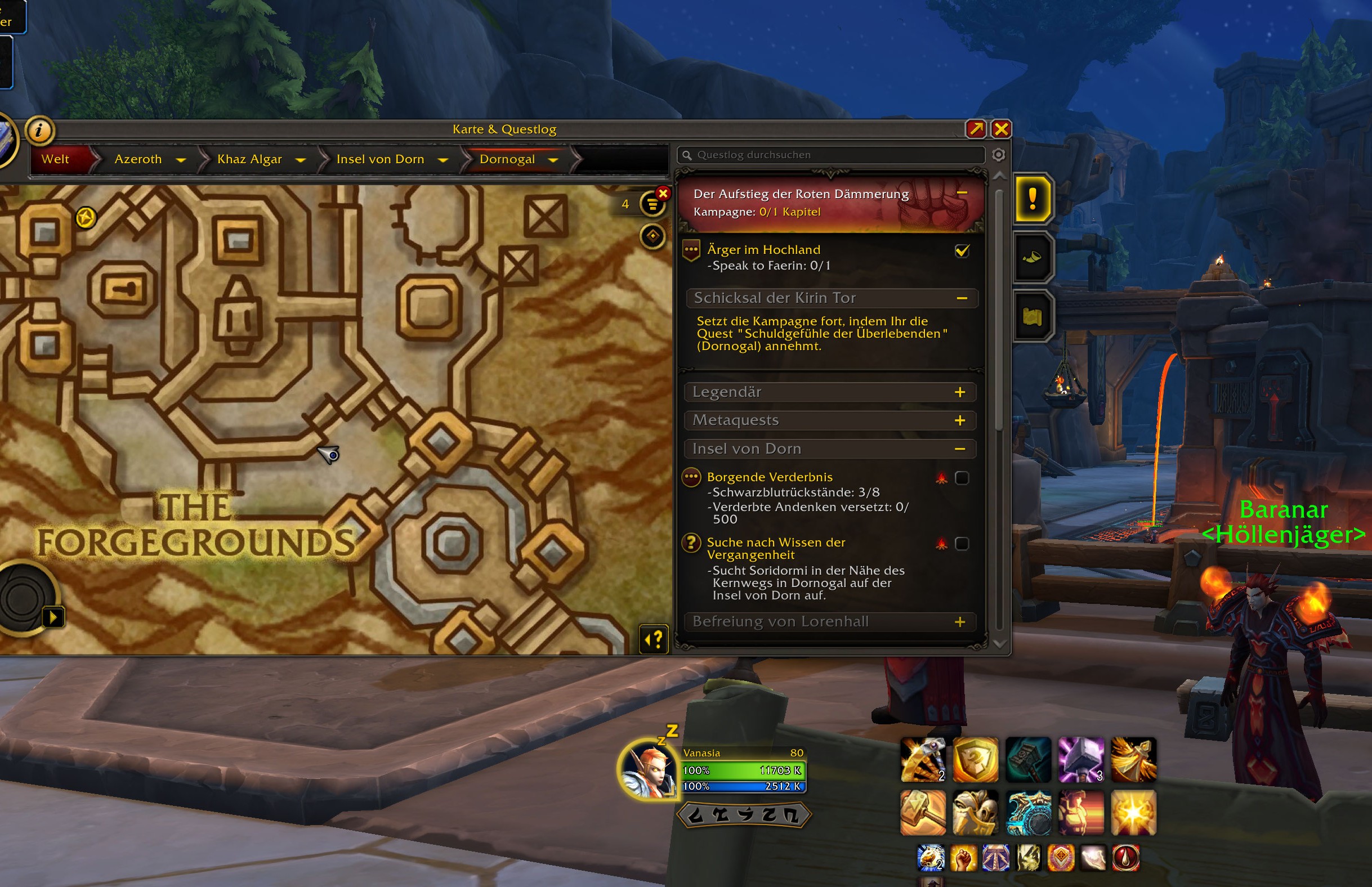Maximize the map with the arrow button
This screenshot has height=887, width=1372.
coord(976,129)
